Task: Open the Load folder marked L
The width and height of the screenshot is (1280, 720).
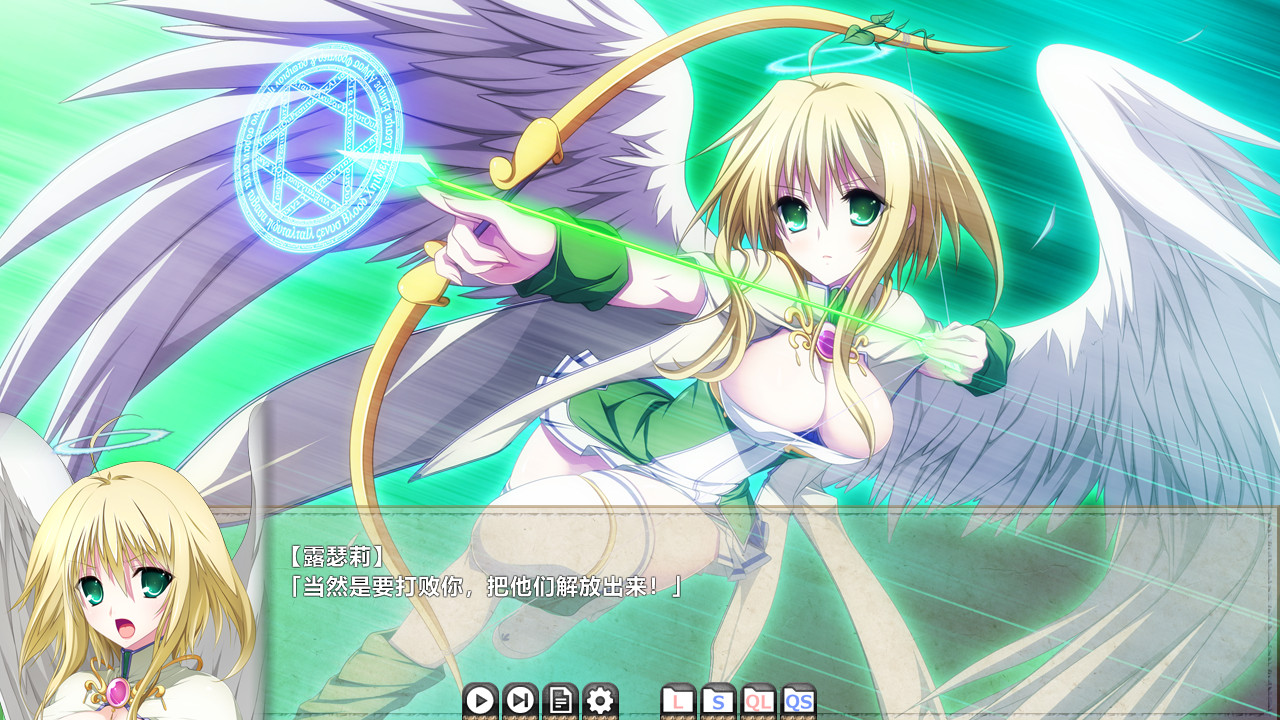Action: click(679, 701)
